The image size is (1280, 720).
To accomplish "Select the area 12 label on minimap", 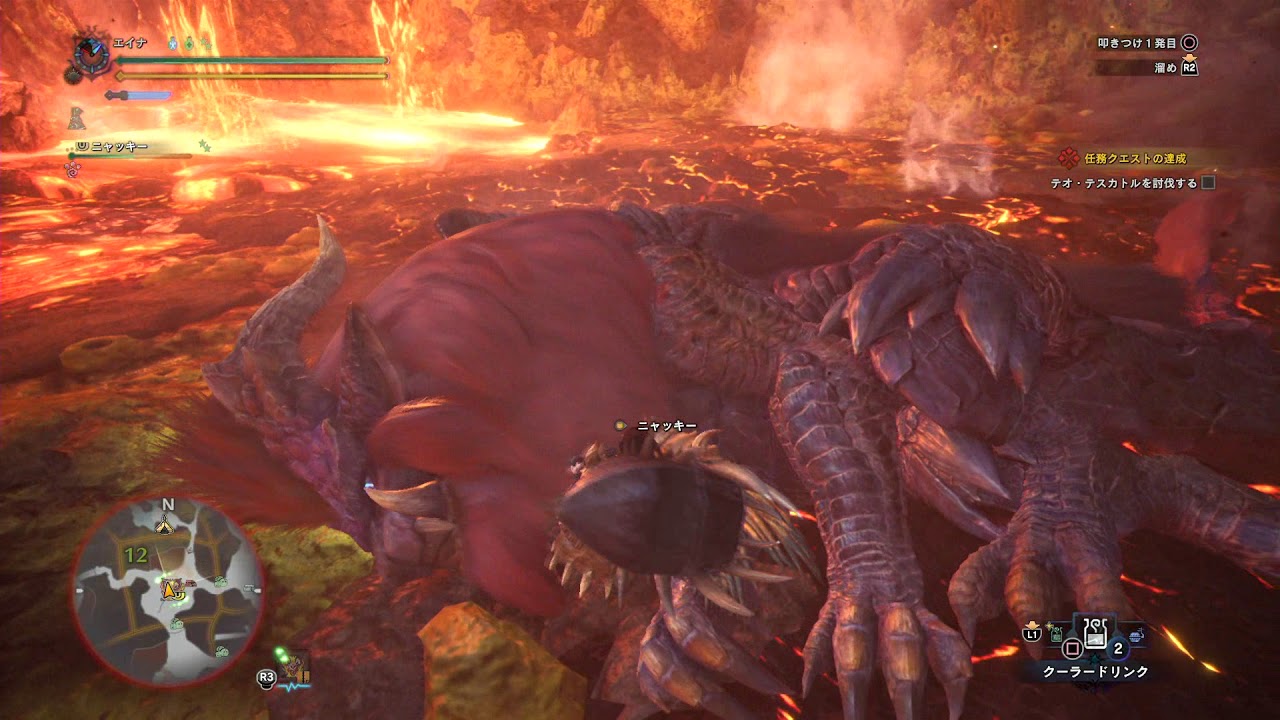I will (x=136, y=553).
